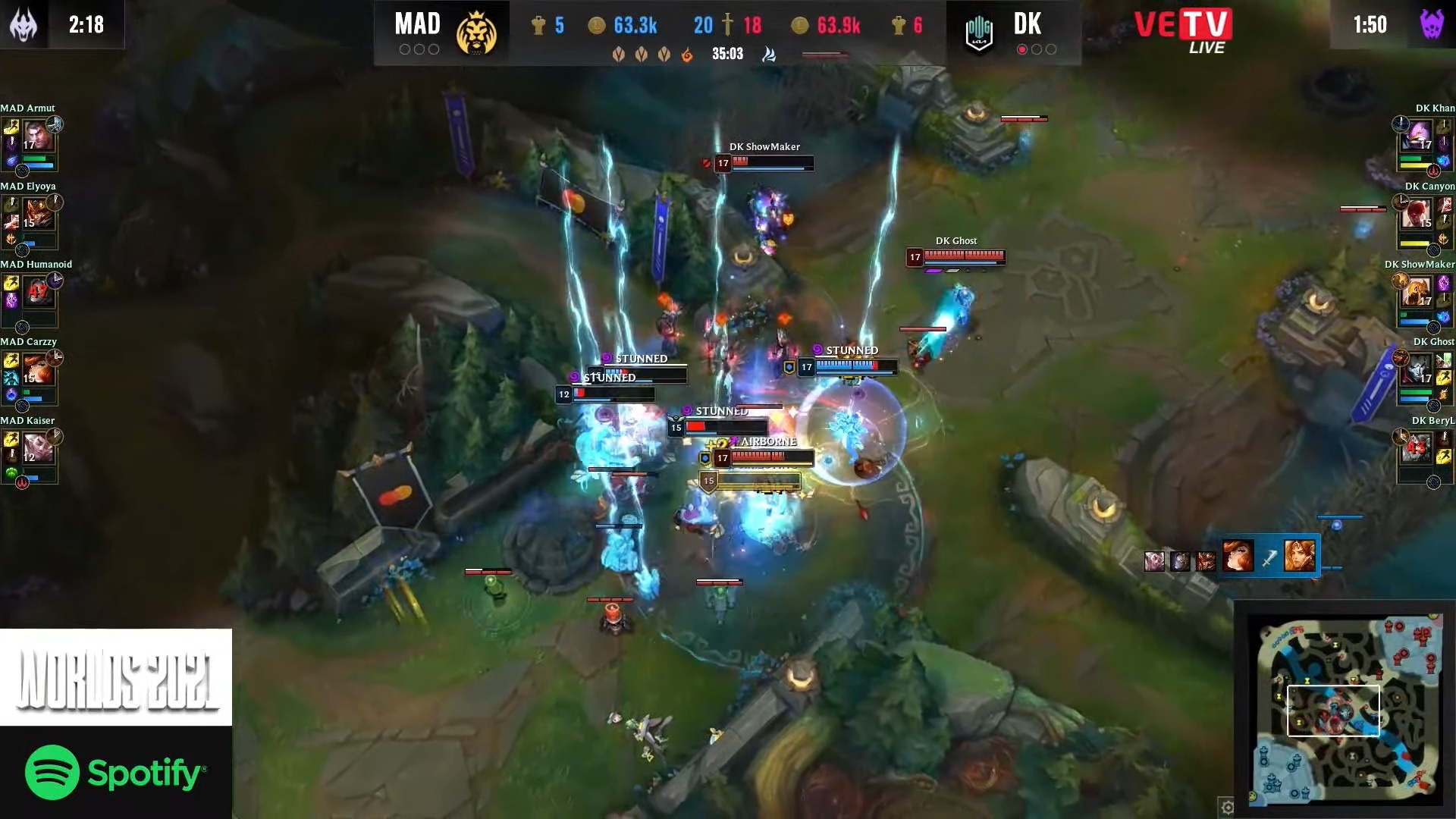Select DK Khan's champion portrait
The image size is (1456, 819).
tap(1417, 137)
